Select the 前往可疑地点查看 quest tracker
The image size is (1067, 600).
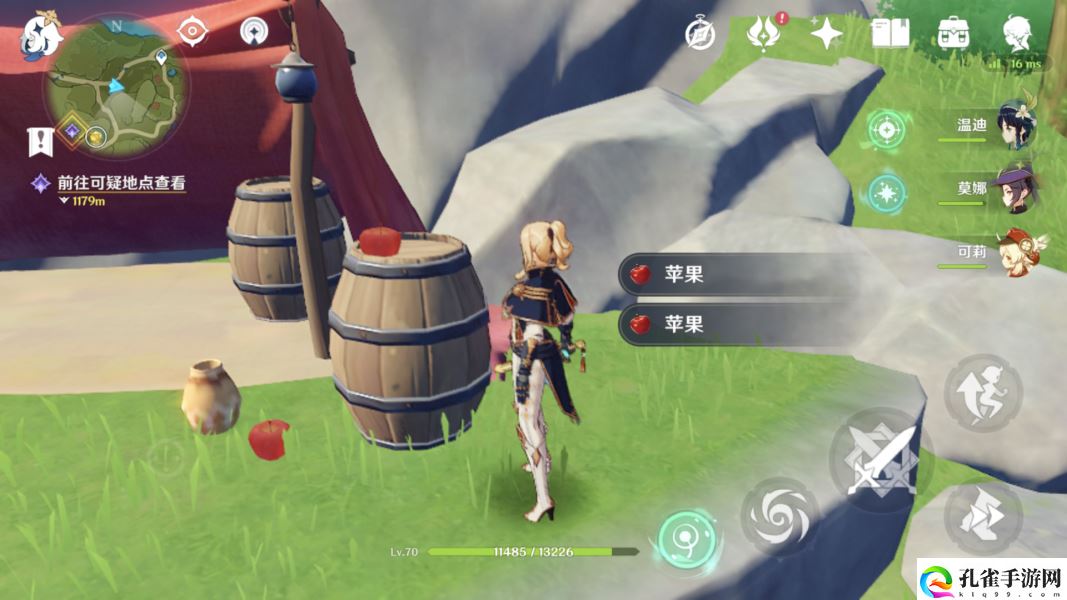pos(122,183)
